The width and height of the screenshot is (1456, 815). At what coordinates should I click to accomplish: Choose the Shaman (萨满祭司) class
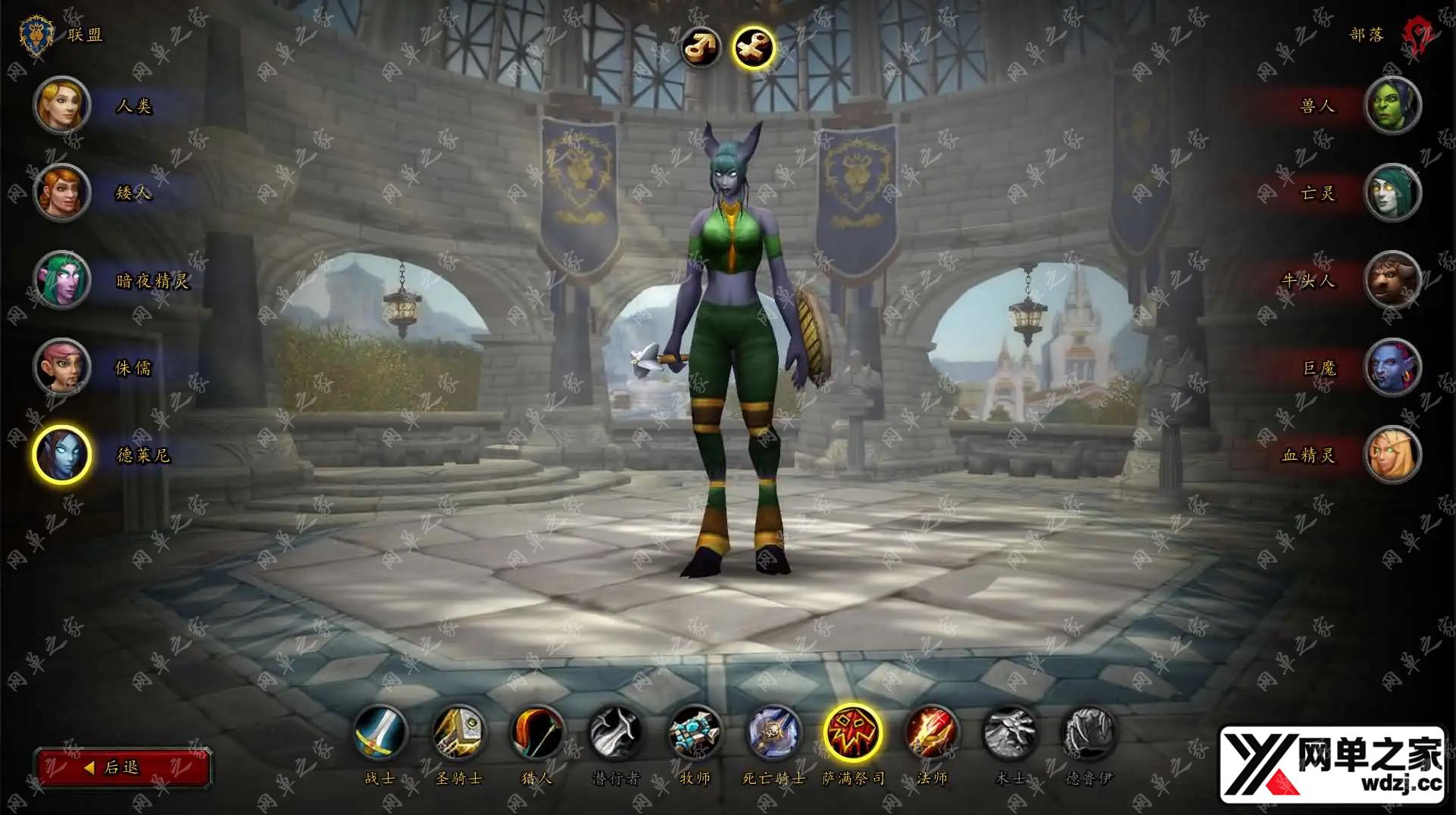pos(853,732)
